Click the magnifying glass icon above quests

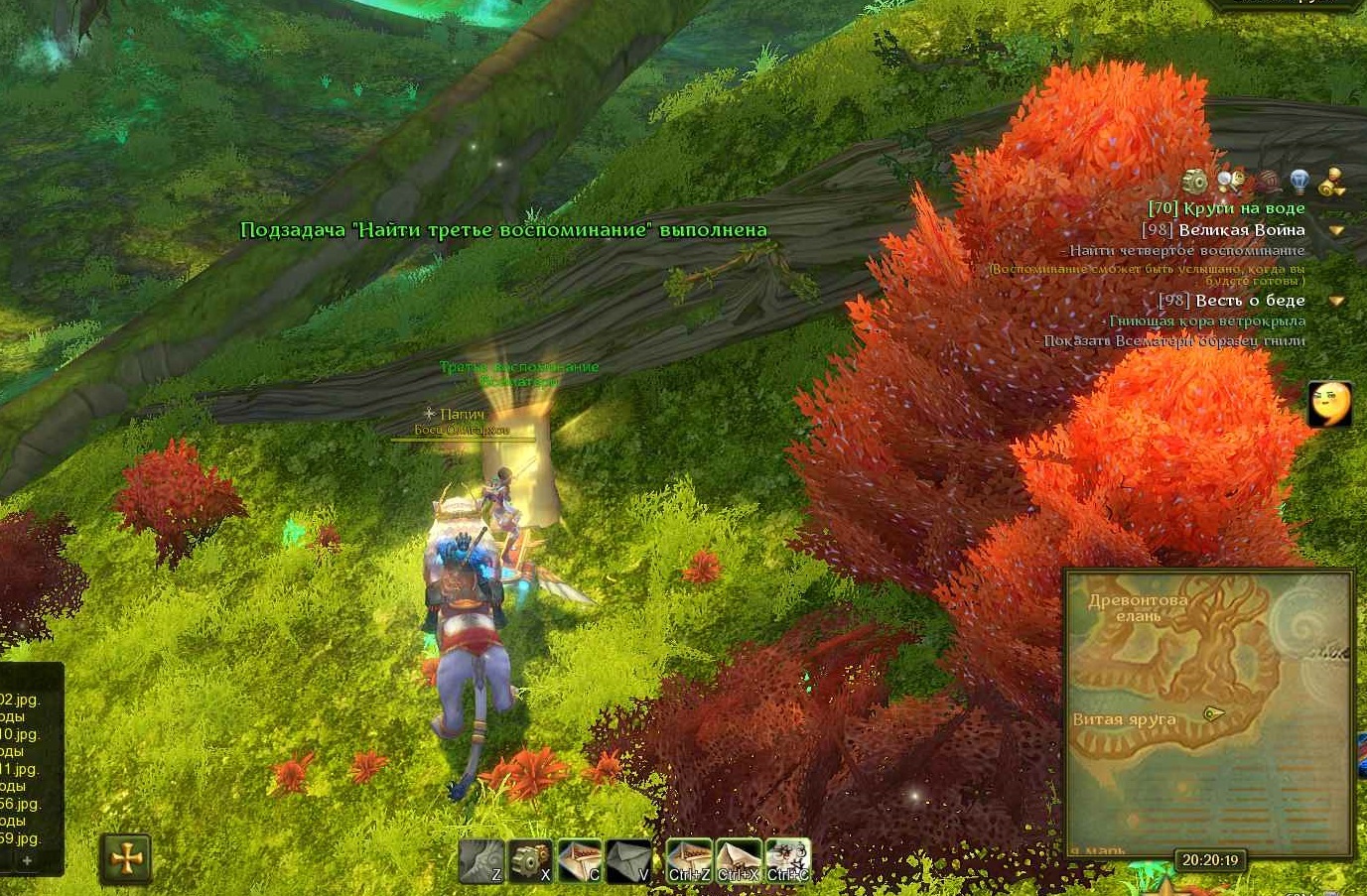(1230, 181)
